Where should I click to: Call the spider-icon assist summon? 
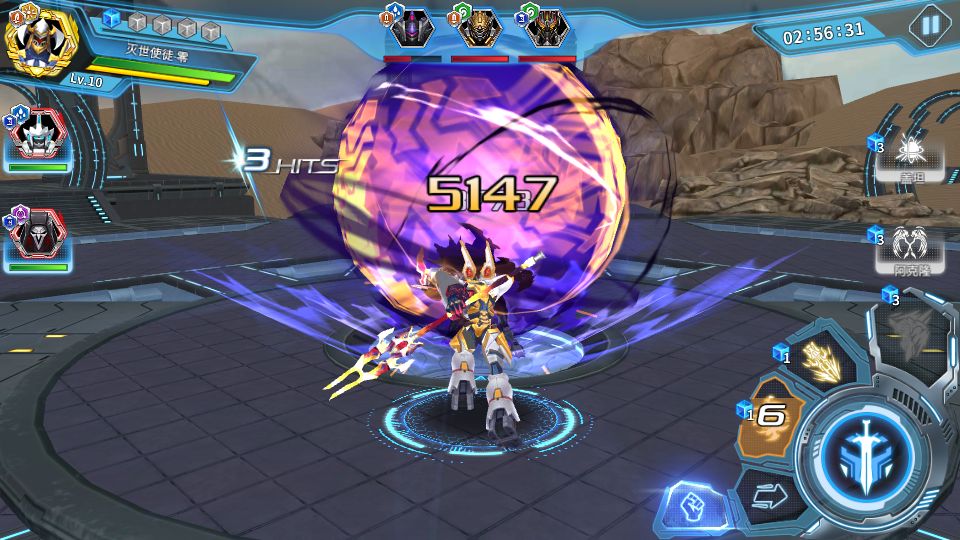point(910,151)
